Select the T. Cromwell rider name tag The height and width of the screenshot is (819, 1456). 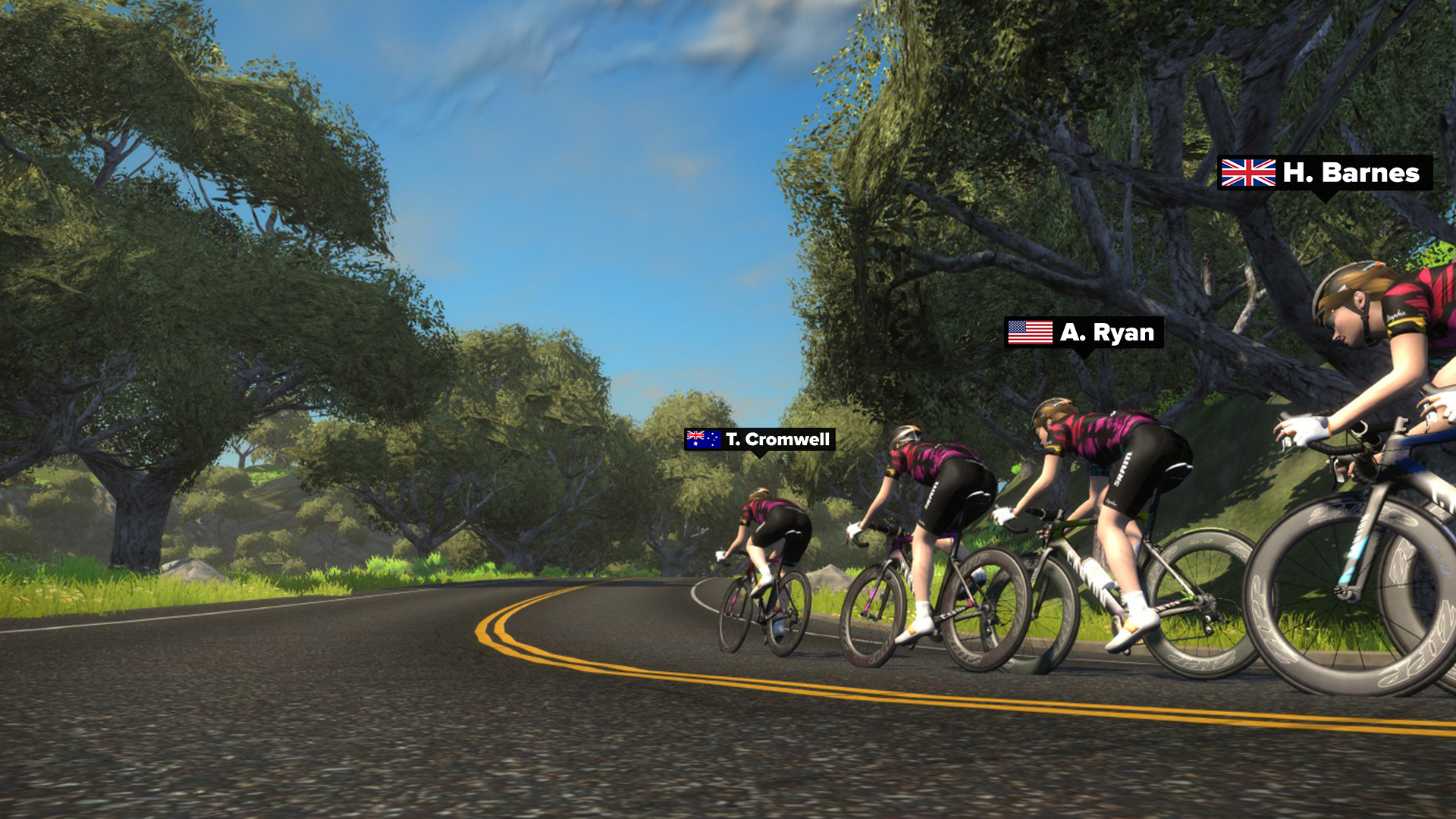pos(759,440)
